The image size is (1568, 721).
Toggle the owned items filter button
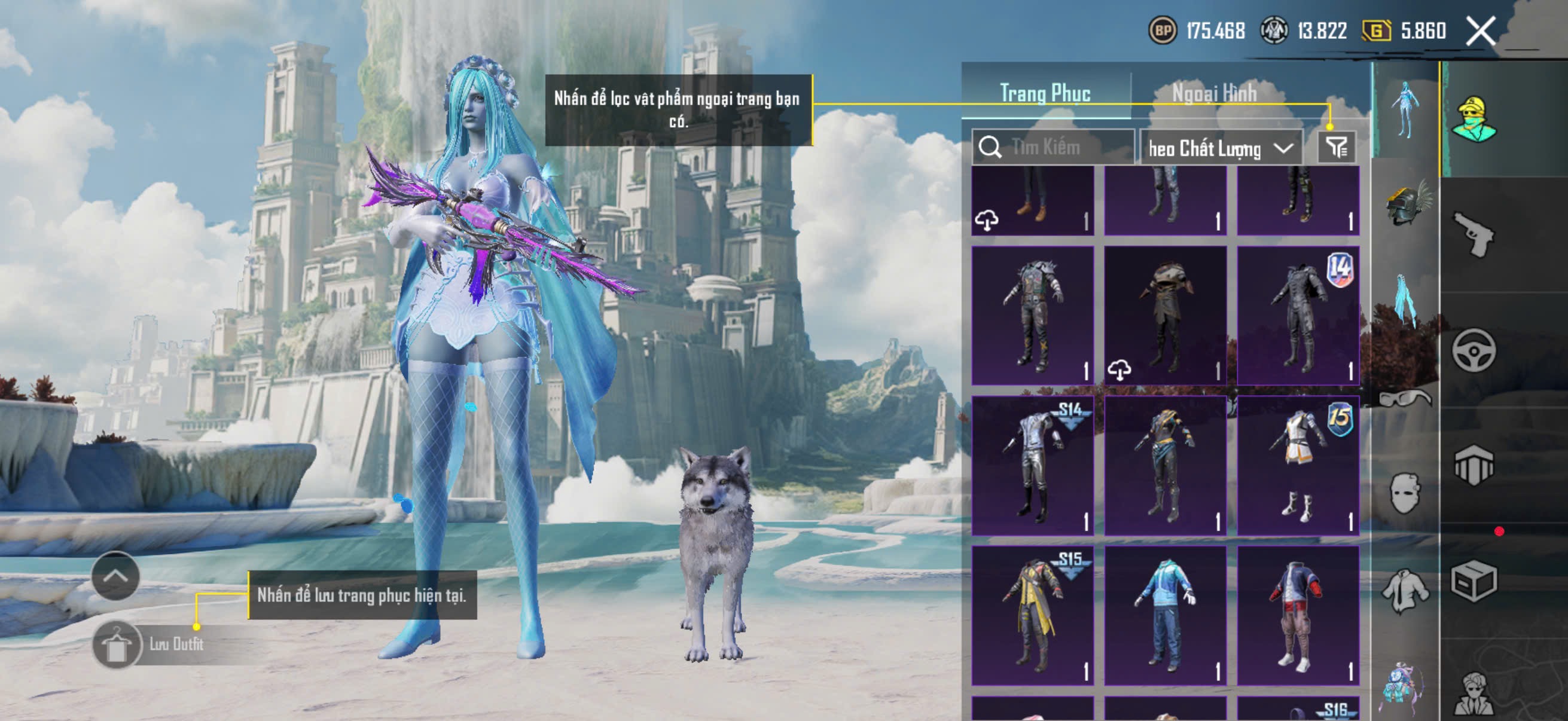[1337, 147]
